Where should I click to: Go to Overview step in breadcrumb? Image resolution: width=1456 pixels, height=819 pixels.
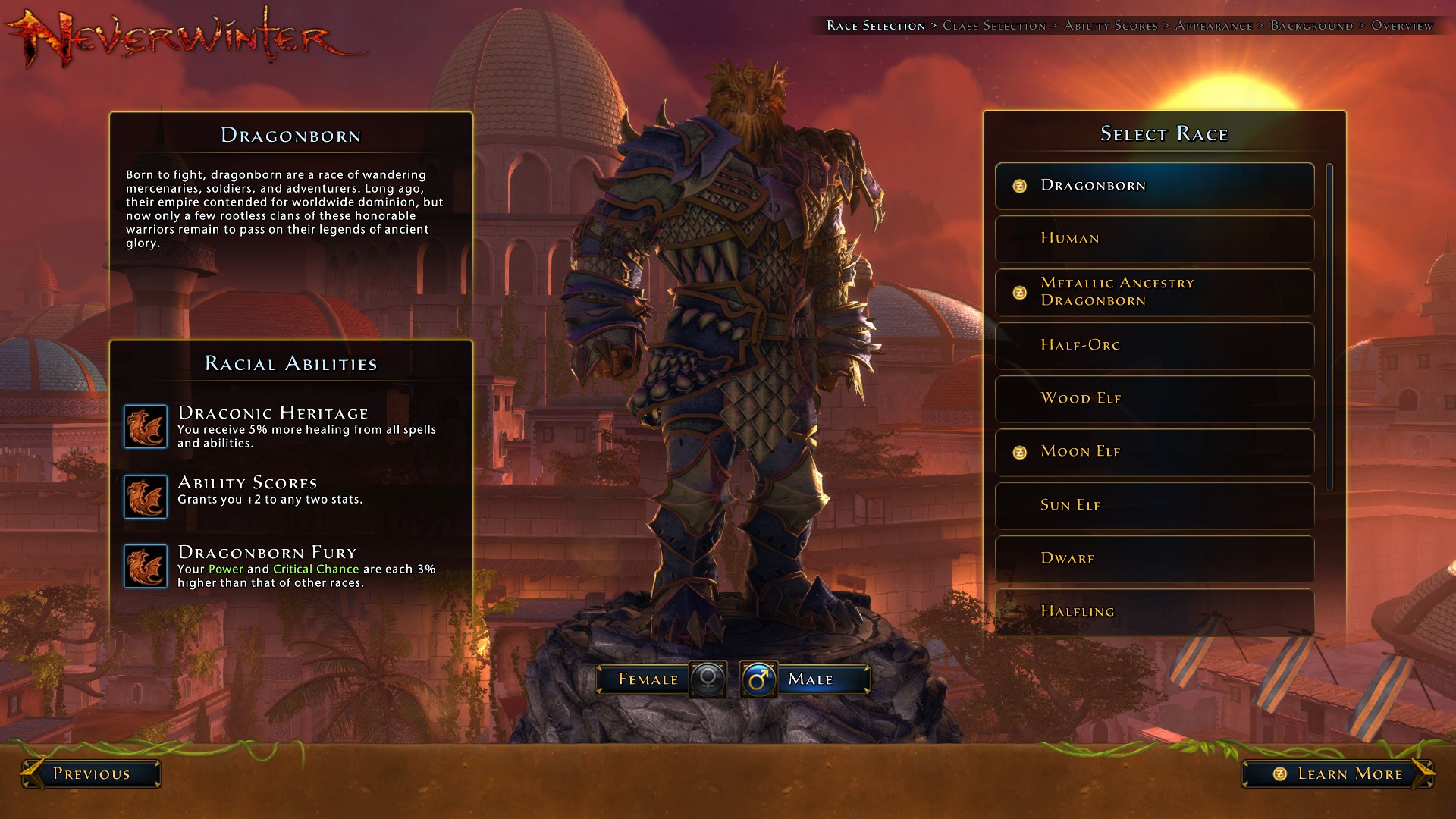pyautogui.click(x=1402, y=26)
